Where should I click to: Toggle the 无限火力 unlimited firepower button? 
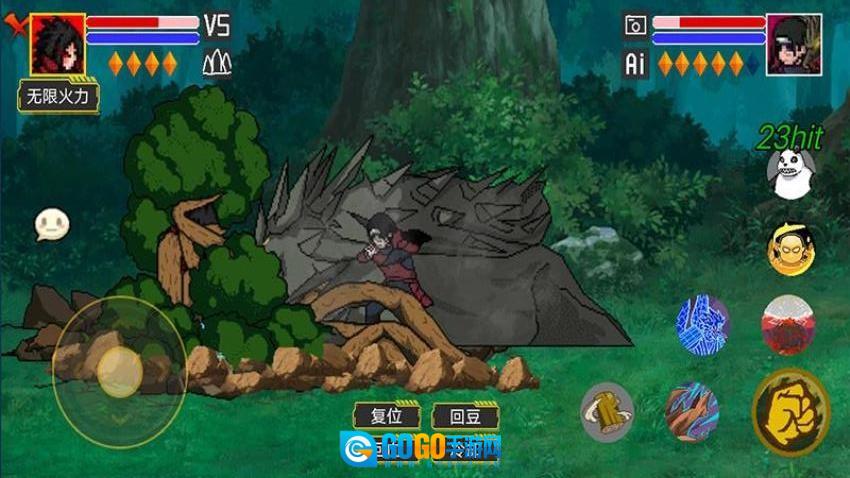point(58,97)
